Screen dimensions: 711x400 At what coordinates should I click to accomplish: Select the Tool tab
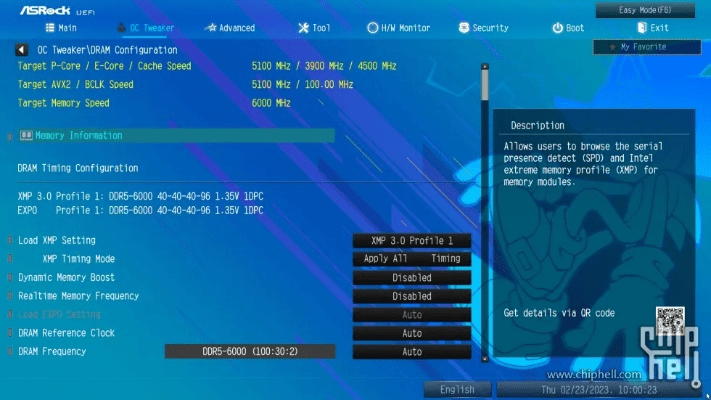point(314,28)
